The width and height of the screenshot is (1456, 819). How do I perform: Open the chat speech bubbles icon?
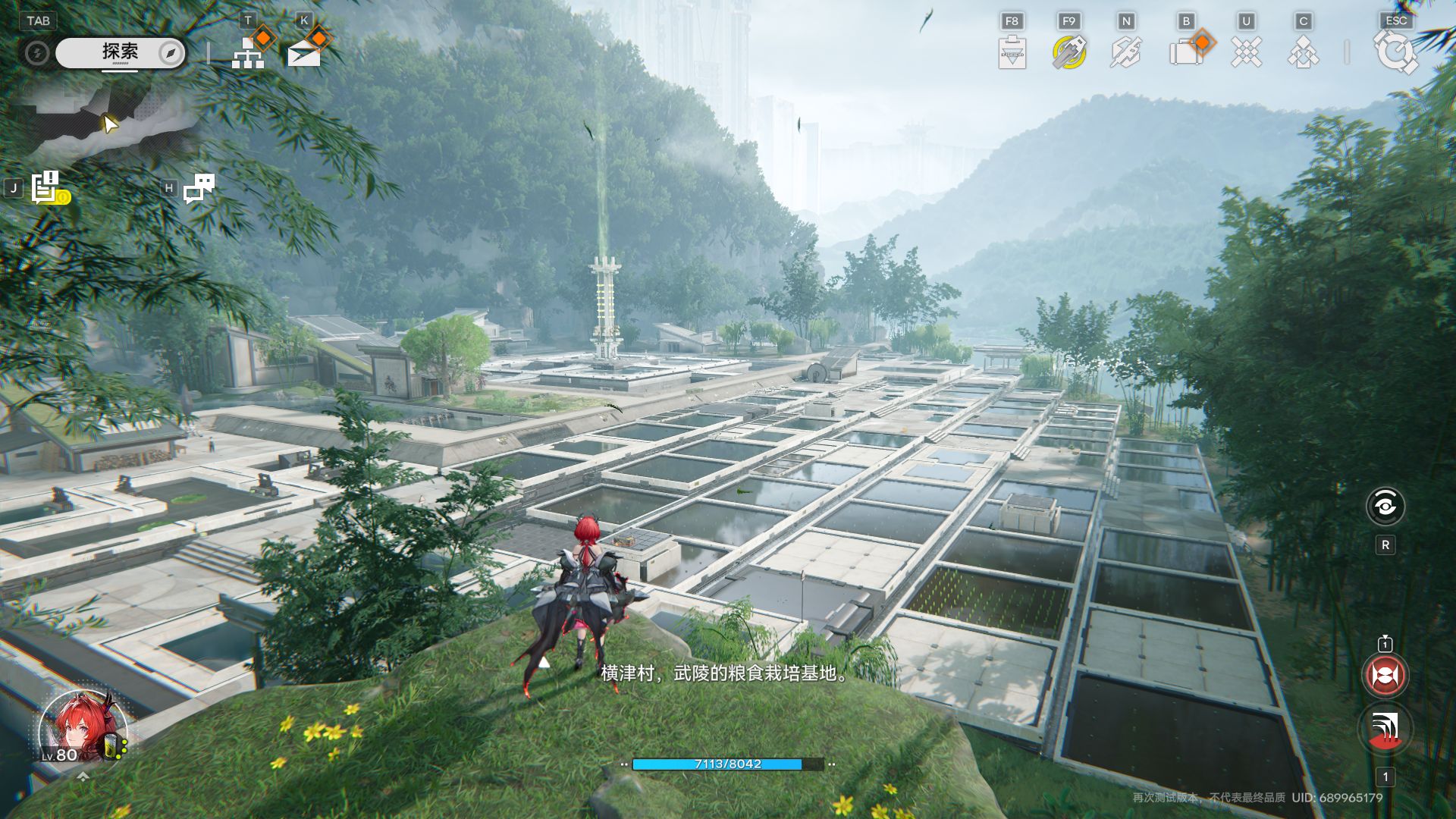(x=199, y=188)
